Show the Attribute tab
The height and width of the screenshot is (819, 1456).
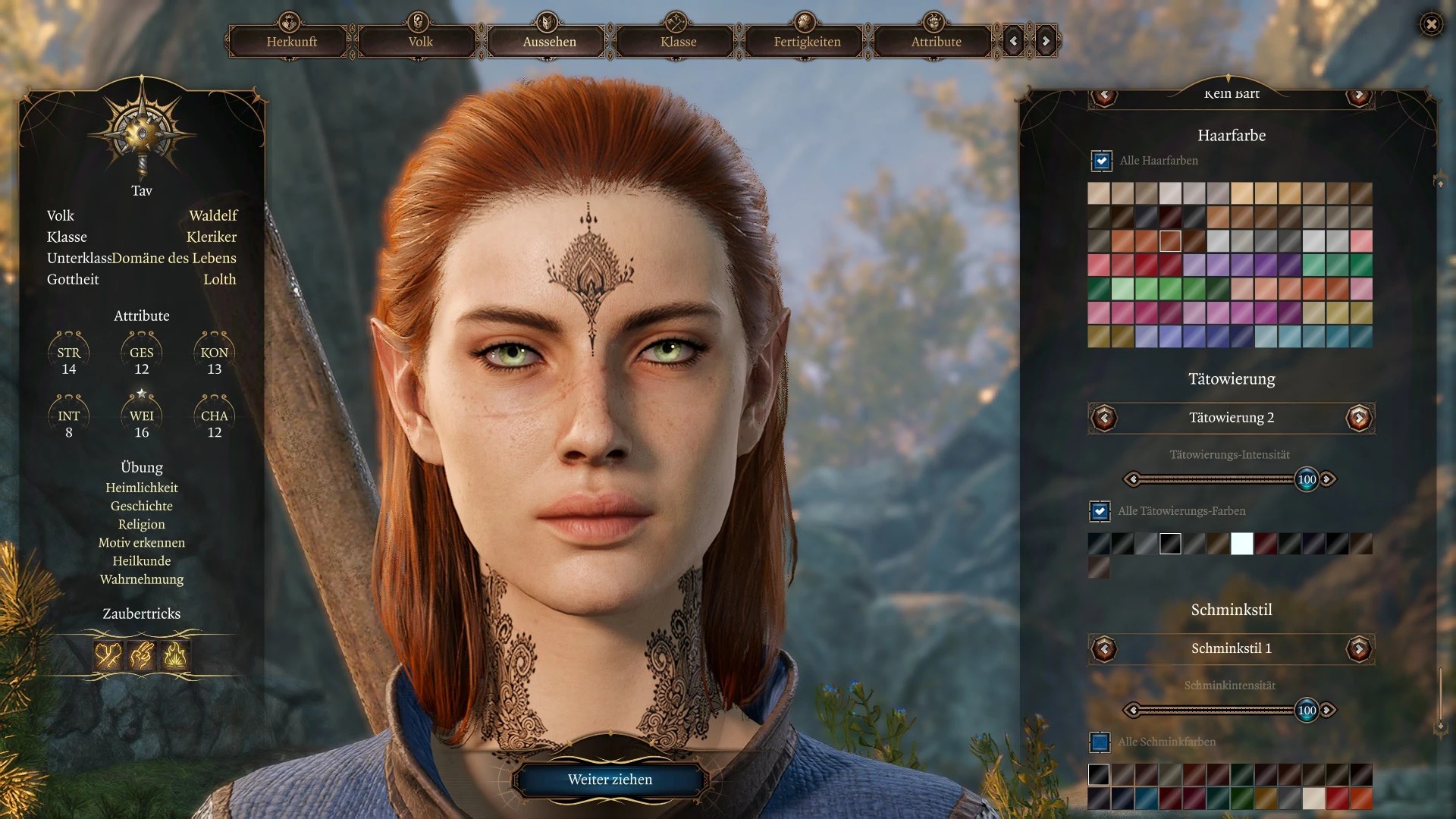click(x=936, y=42)
